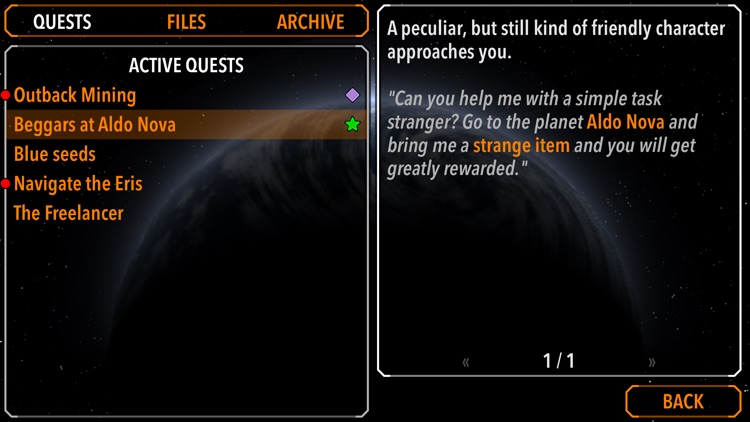
Task: Choose the Beggars at Aldo Nova quest
Action: point(94,125)
